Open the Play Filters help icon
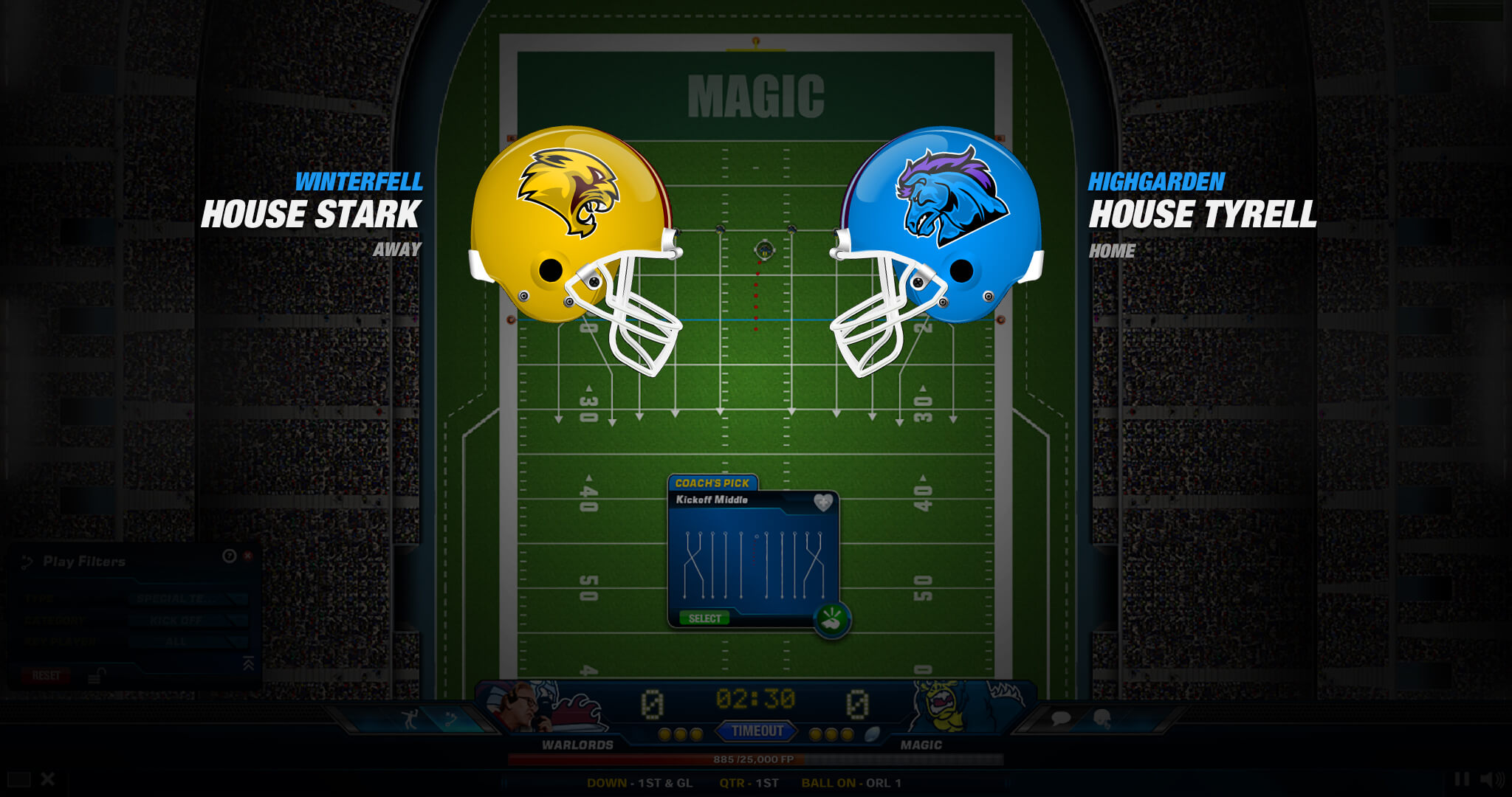1512x797 pixels. click(x=229, y=556)
